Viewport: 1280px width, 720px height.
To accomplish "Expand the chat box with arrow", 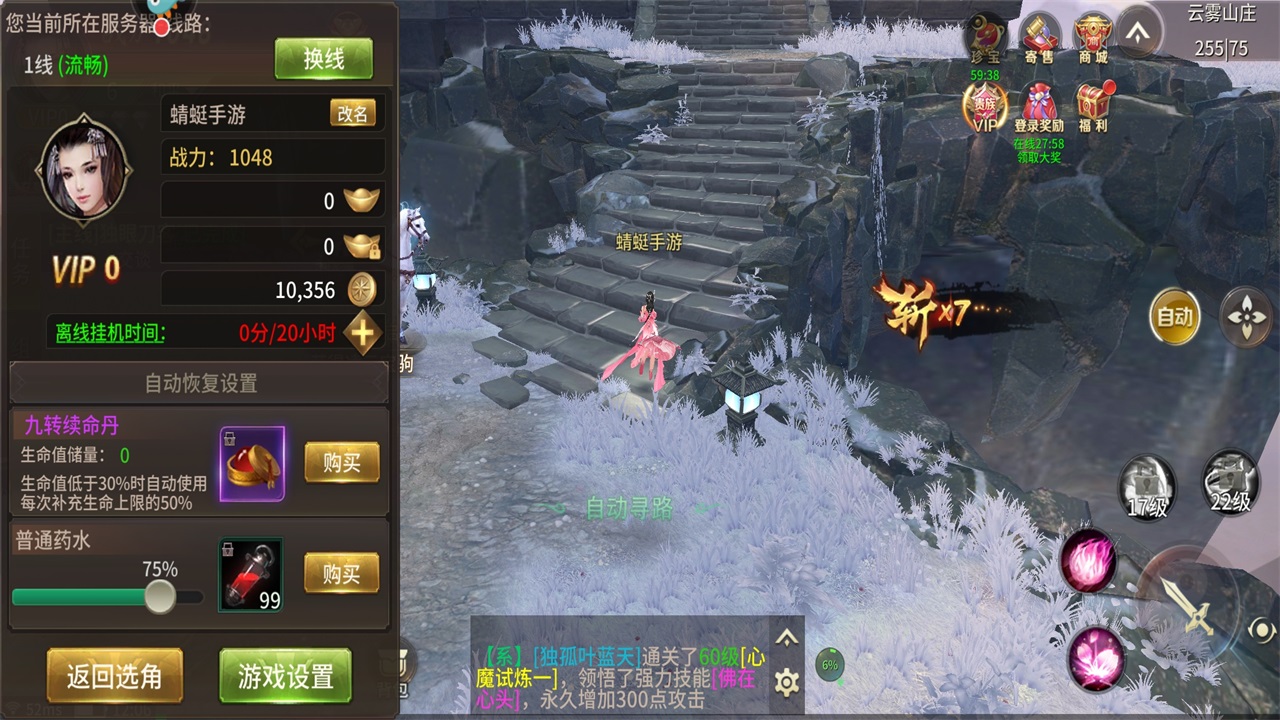I will (x=787, y=638).
